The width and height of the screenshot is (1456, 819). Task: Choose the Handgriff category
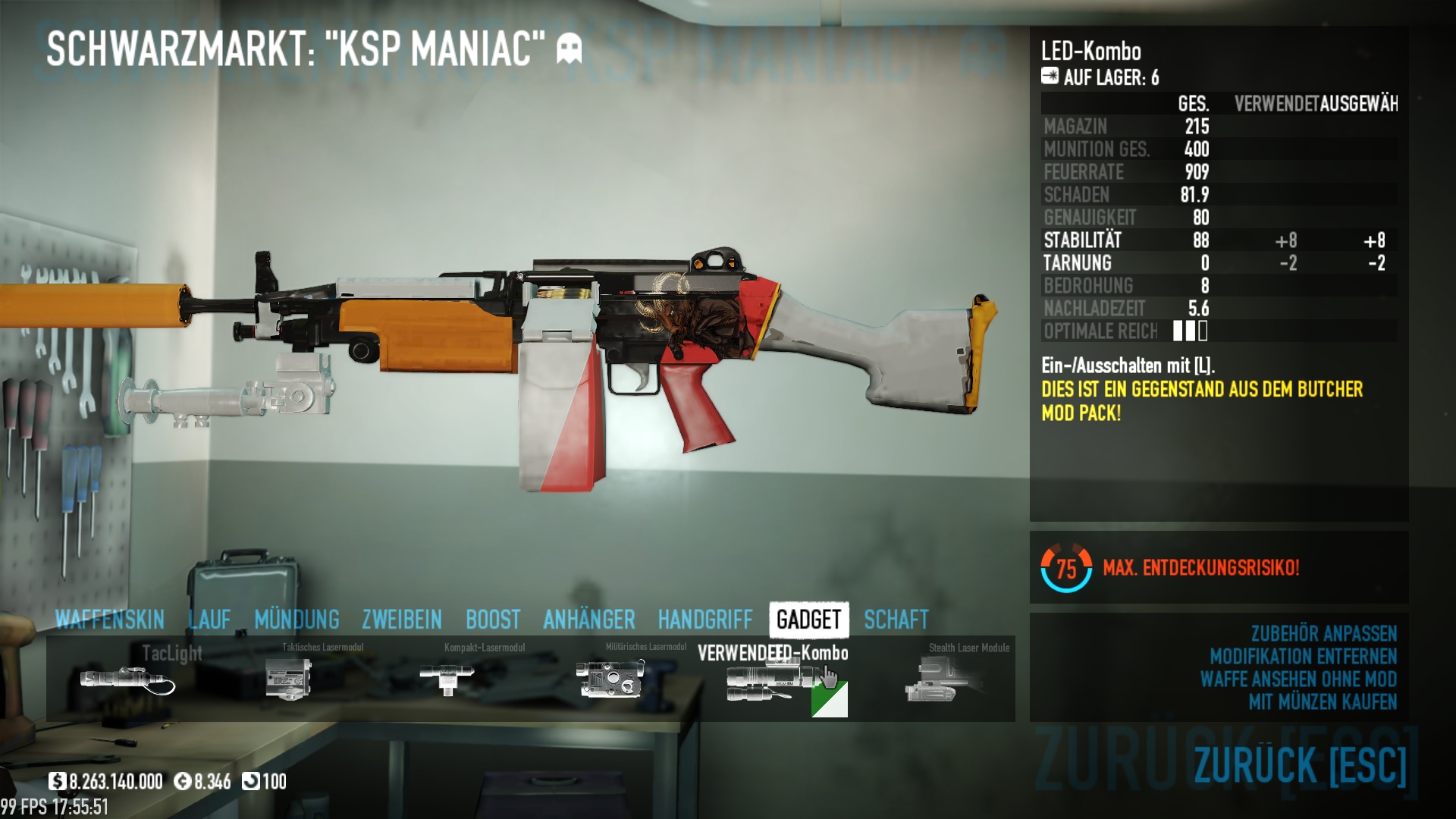tap(705, 620)
